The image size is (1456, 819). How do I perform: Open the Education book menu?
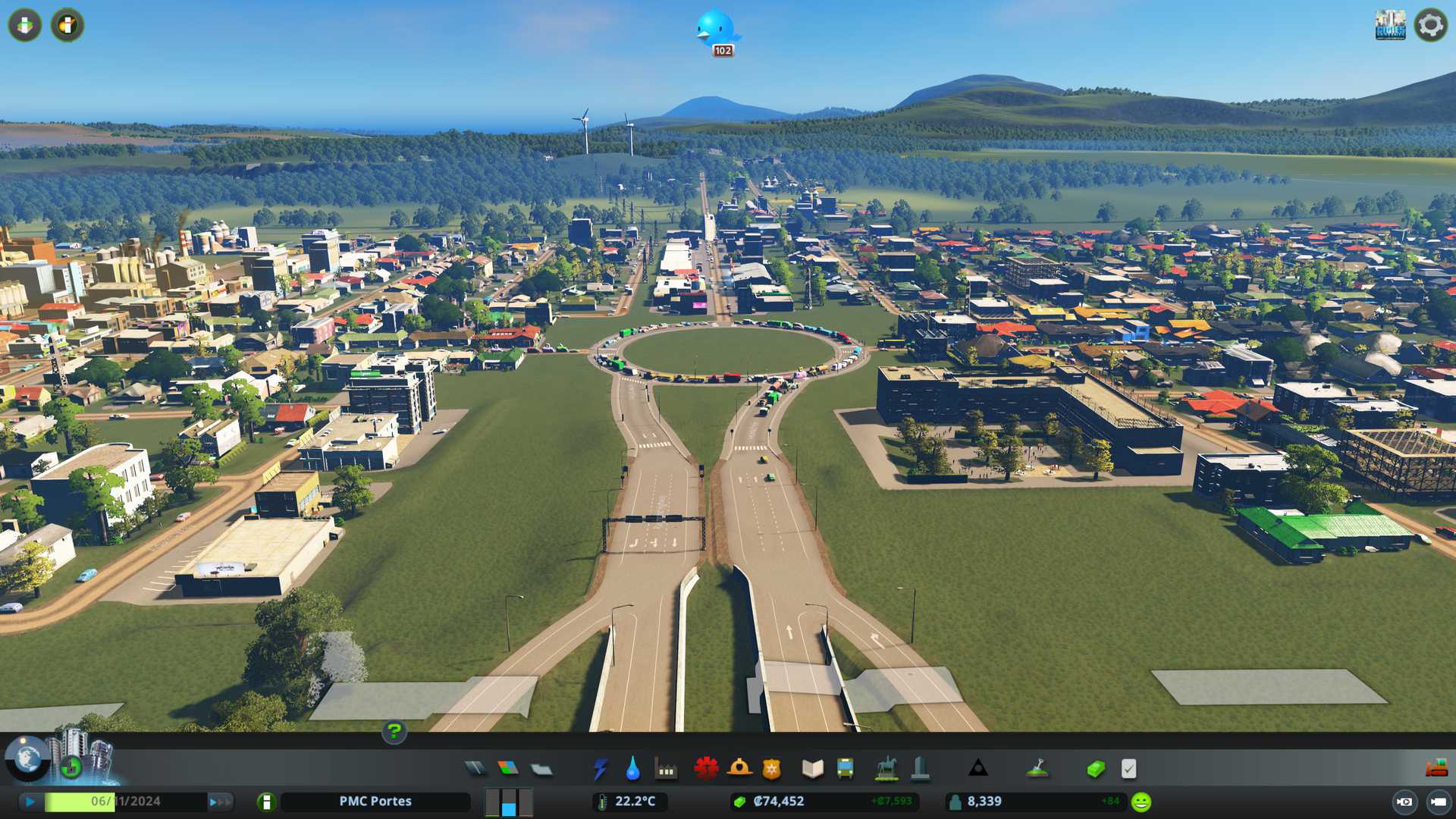[x=812, y=769]
